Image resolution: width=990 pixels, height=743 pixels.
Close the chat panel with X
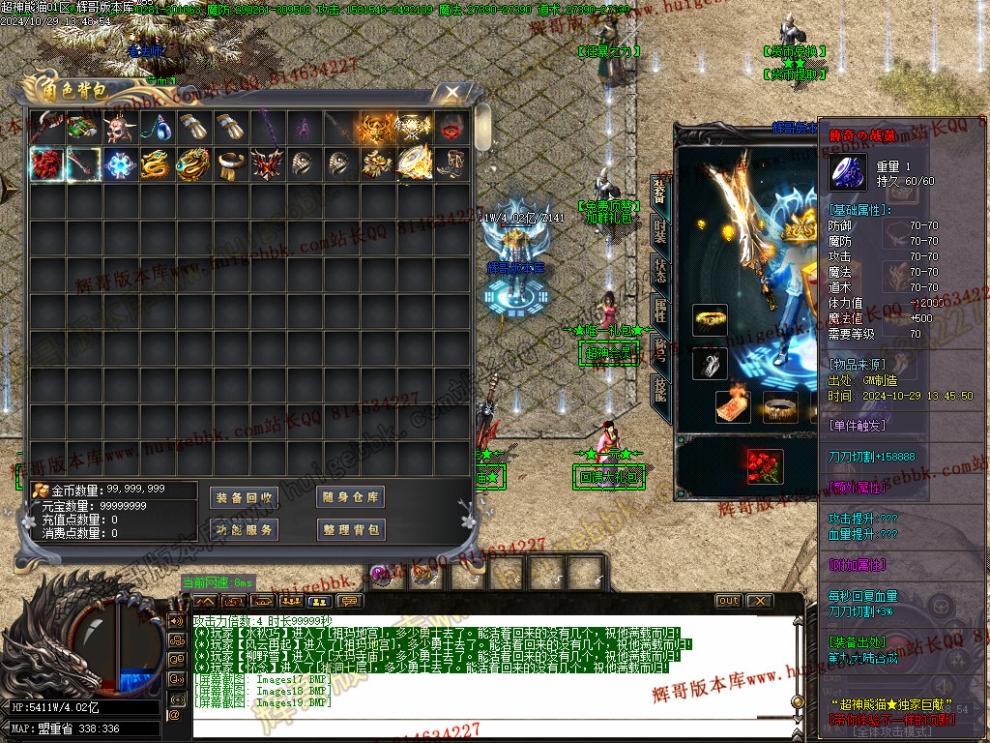[759, 601]
